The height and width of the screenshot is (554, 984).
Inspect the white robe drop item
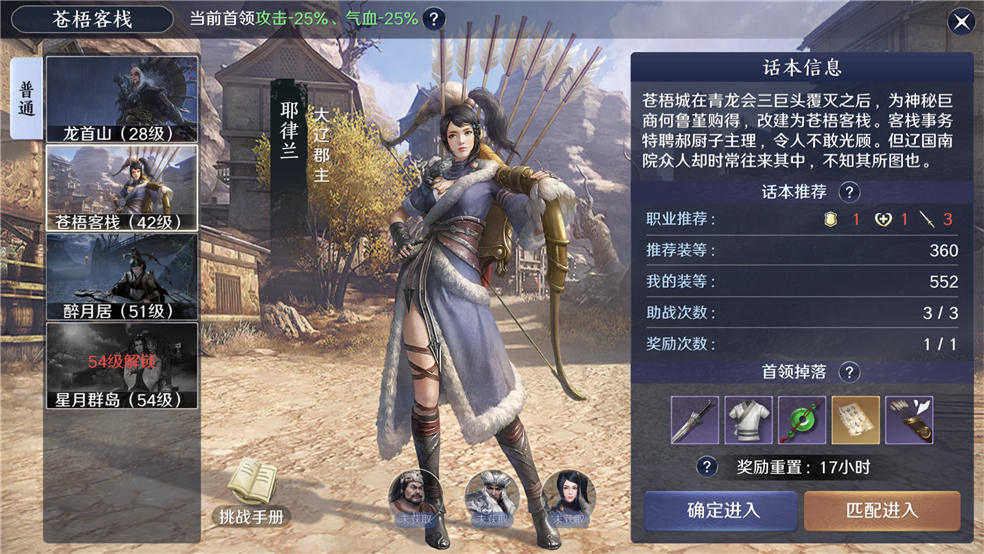[x=748, y=420]
